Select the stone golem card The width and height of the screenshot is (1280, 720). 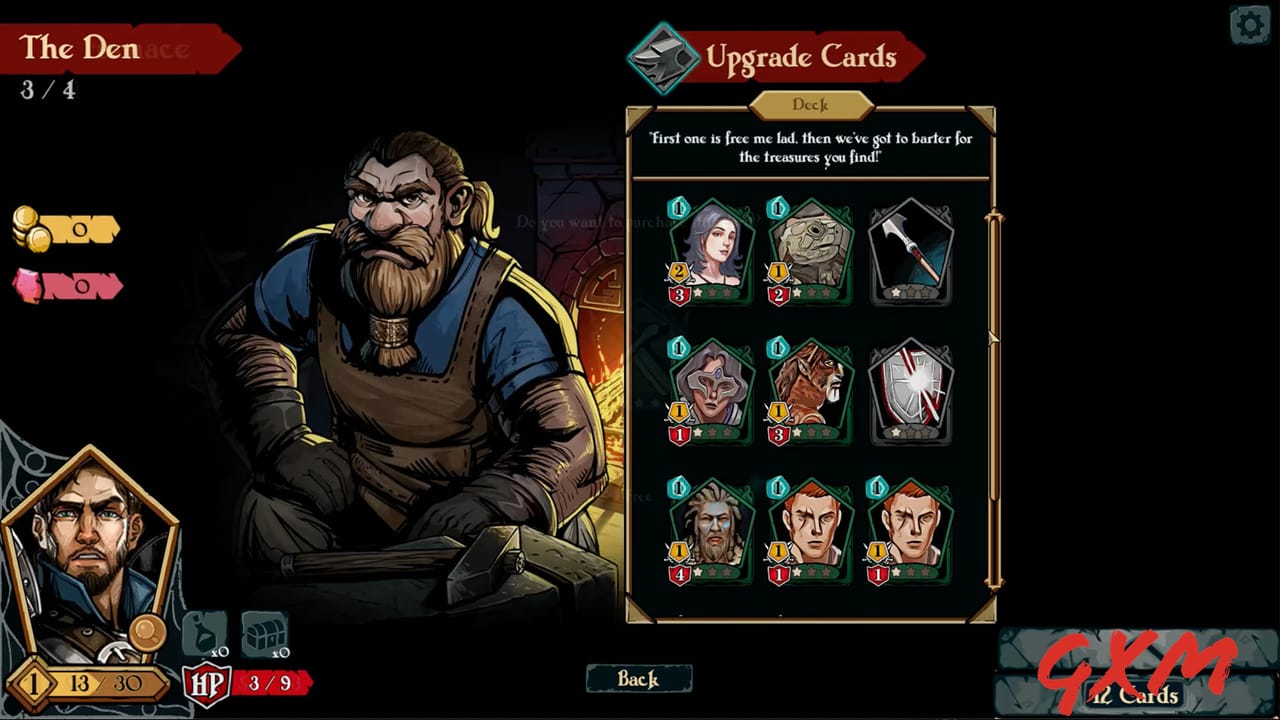[x=810, y=248]
